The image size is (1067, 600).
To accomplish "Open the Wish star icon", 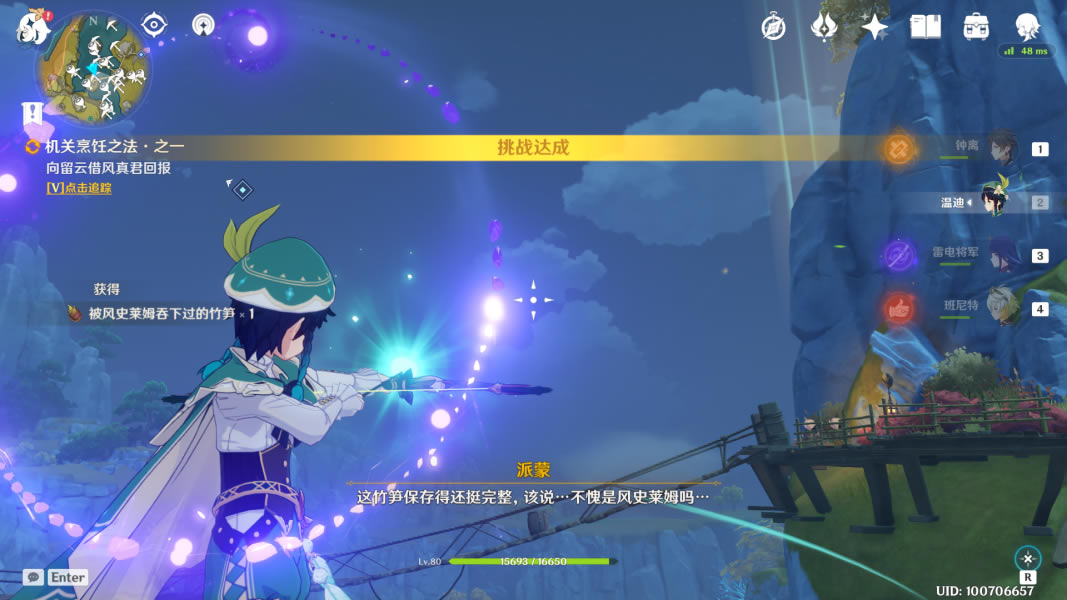I will [875, 27].
